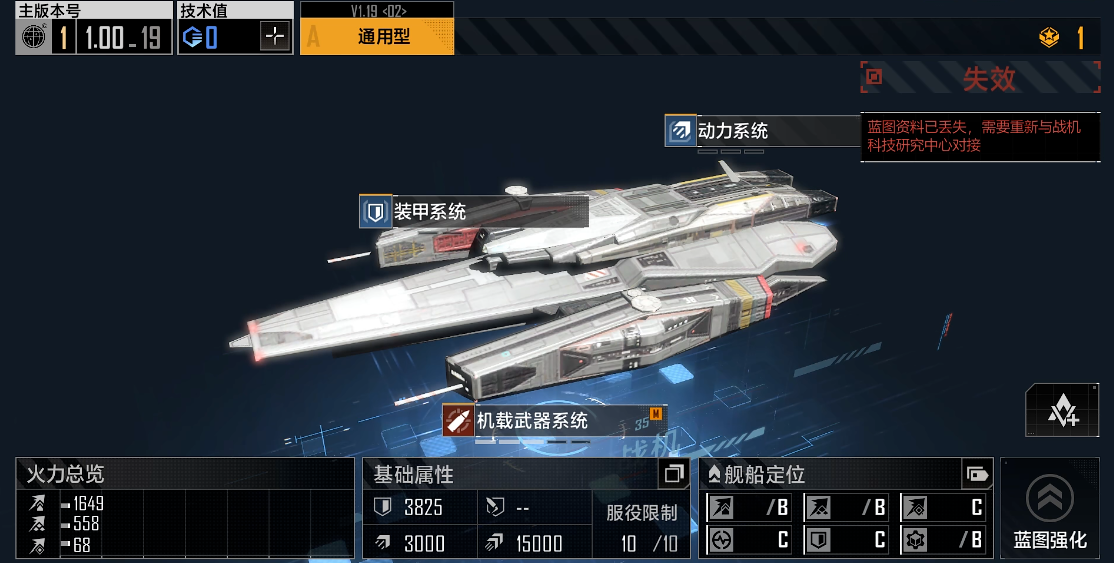Click the 失效 invalid status banner

987,78
